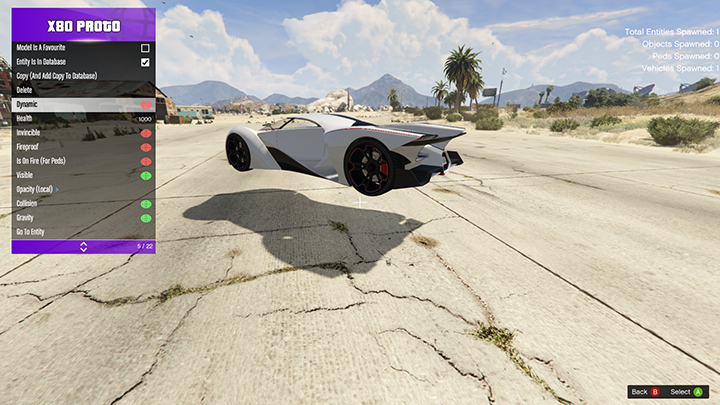Toggle the Model Is A Favourite checkbox
Viewport: 720px width, 405px height.
(145, 48)
